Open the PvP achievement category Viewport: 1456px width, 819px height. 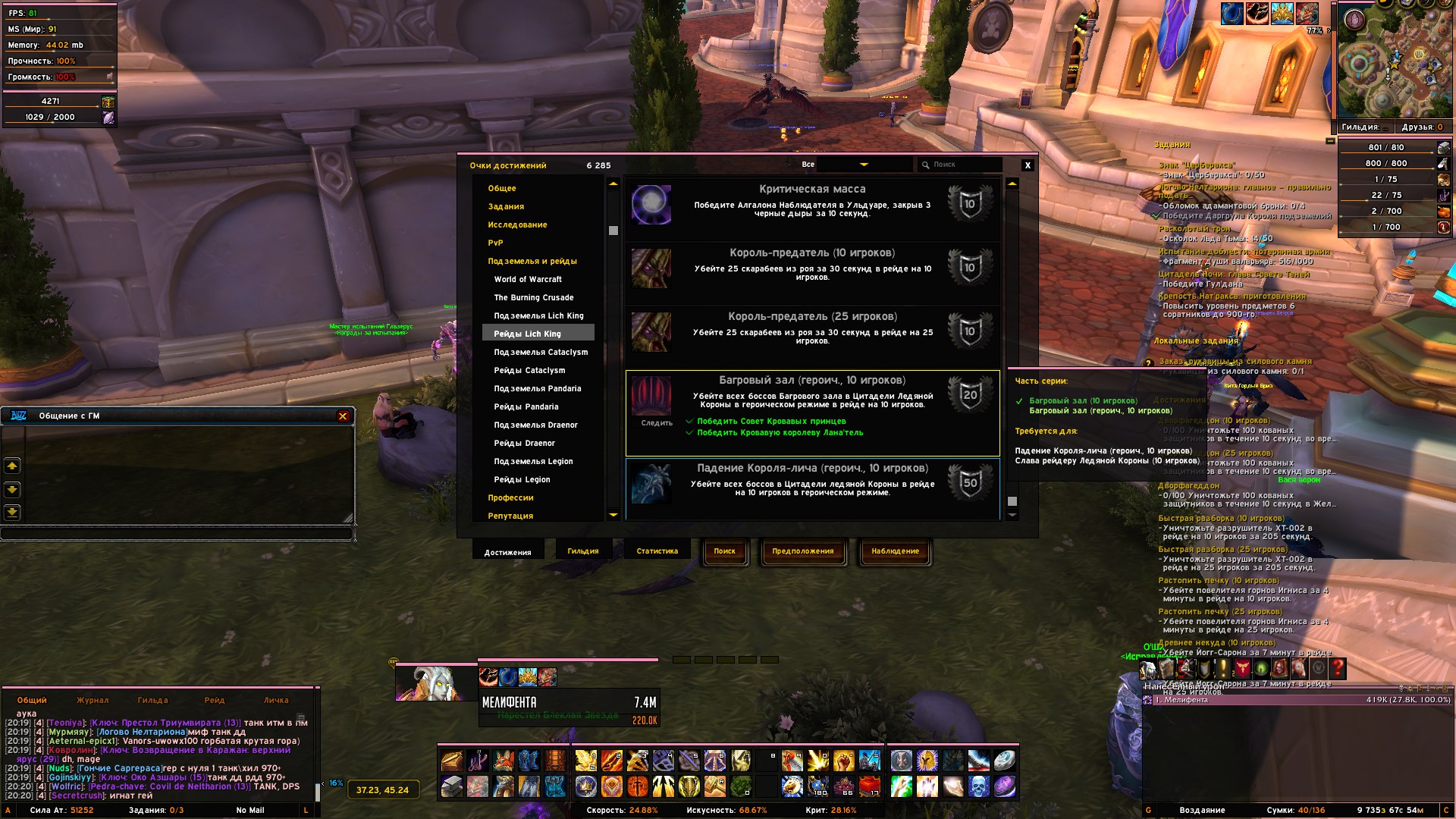coord(495,243)
